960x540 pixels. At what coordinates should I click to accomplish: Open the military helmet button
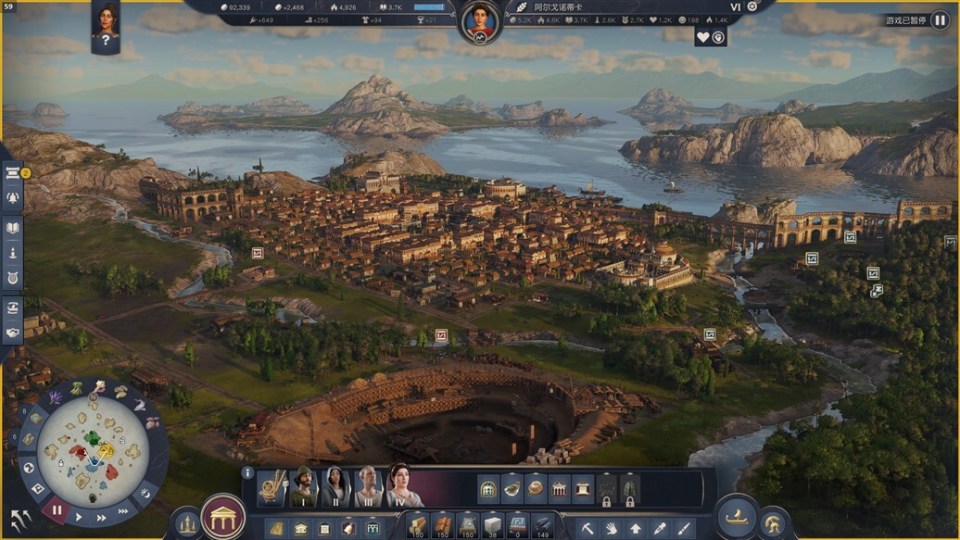[774, 523]
